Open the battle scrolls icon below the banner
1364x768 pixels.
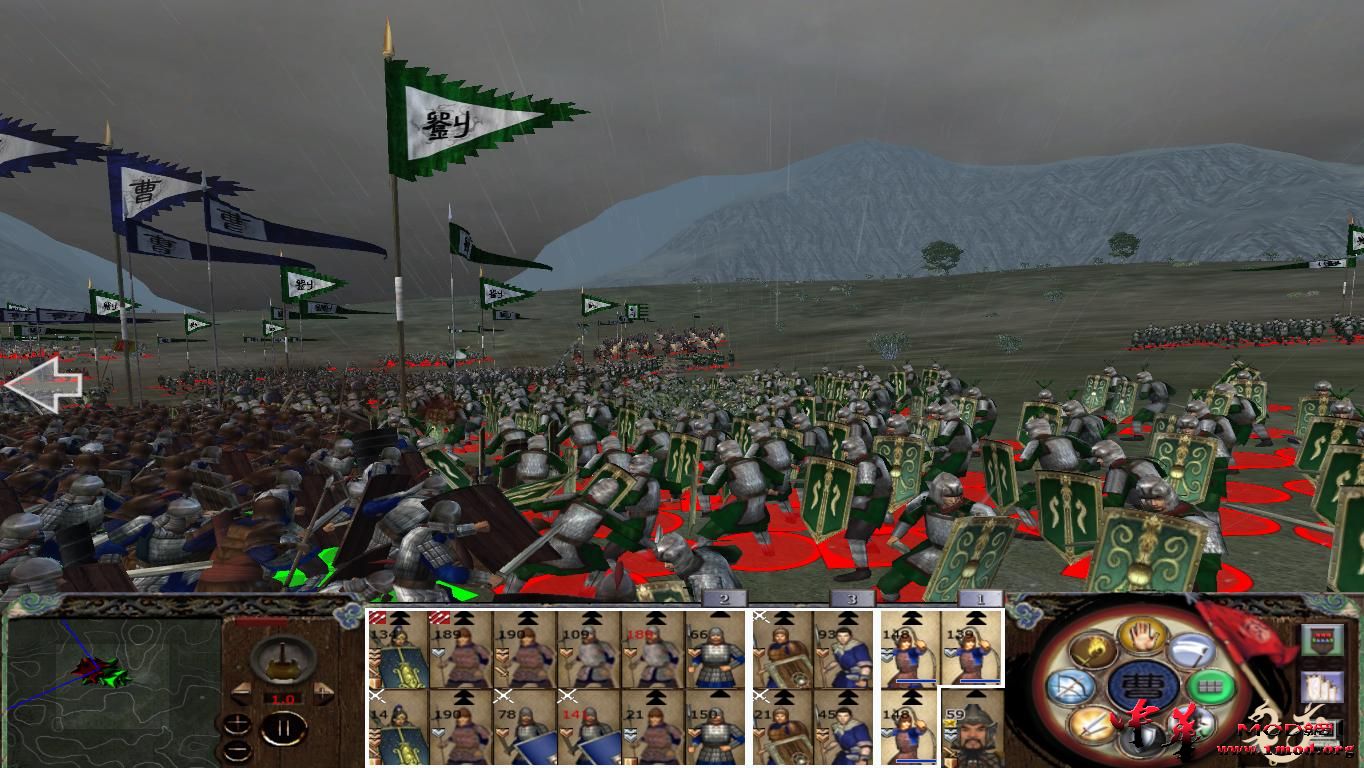[1323, 686]
